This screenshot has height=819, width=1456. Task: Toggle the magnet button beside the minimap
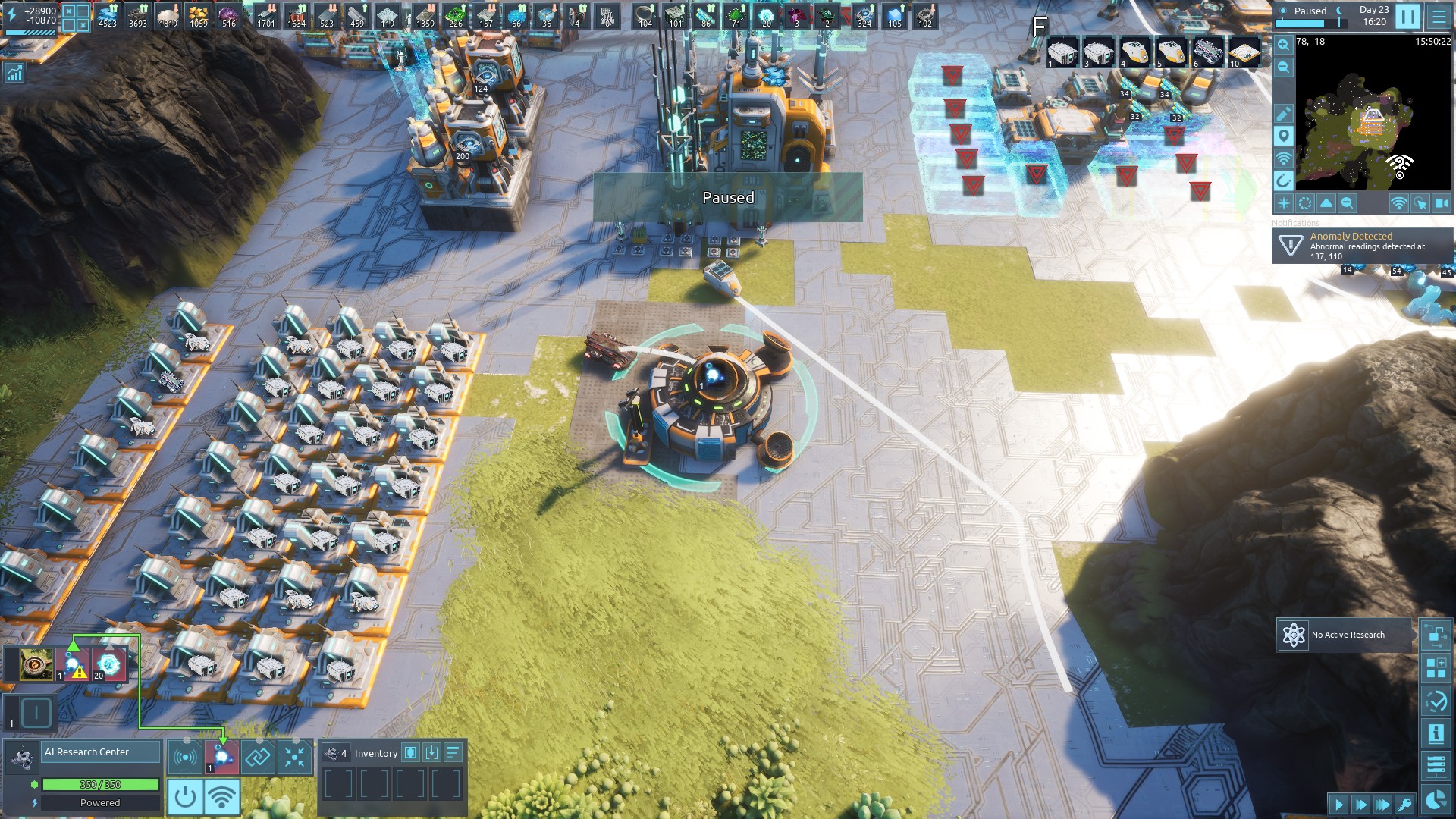click(x=1283, y=180)
